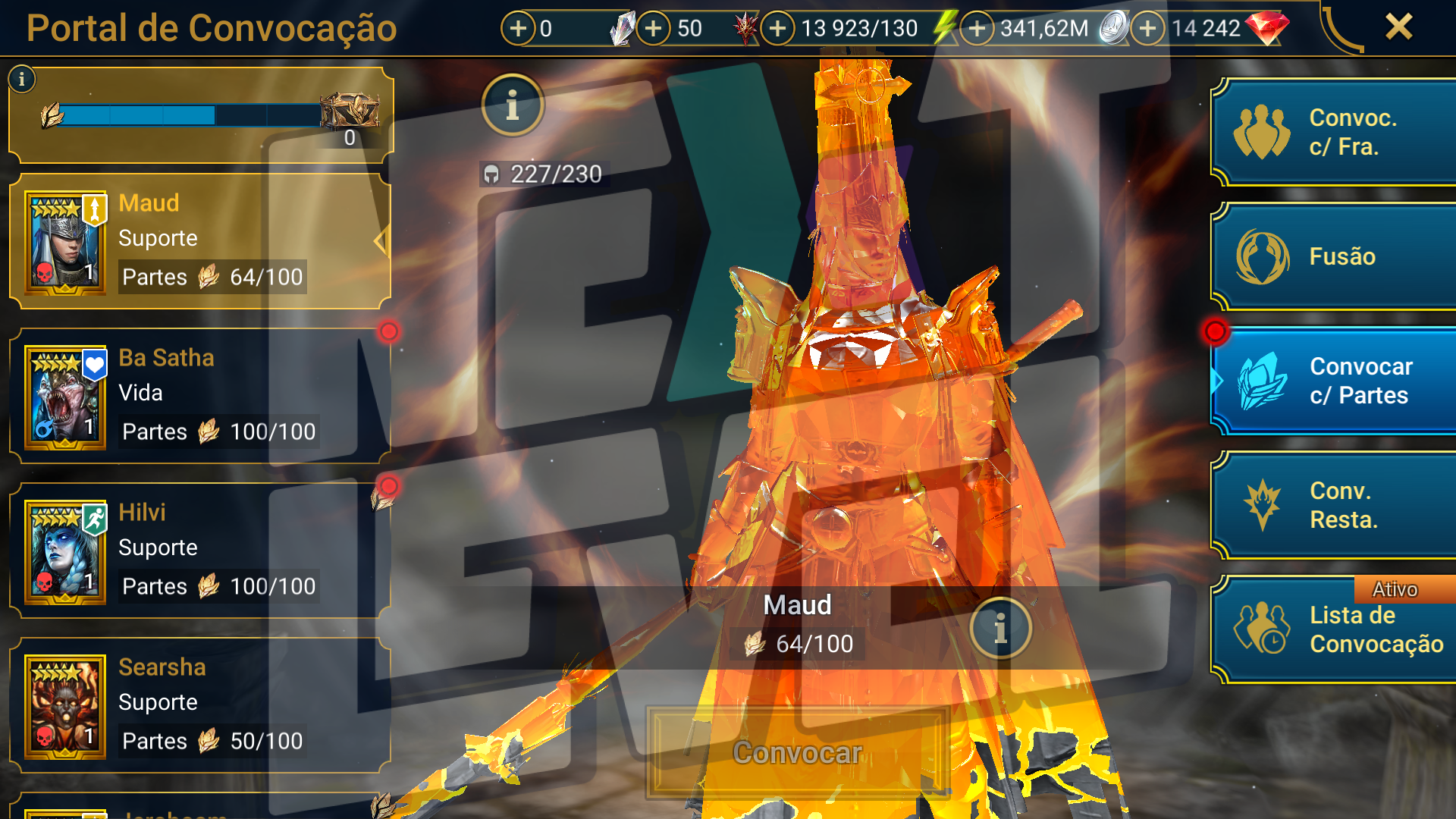Open the Convoc. c/ Fra. tab
This screenshot has width=1456, height=819.
click(x=1335, y=133)
